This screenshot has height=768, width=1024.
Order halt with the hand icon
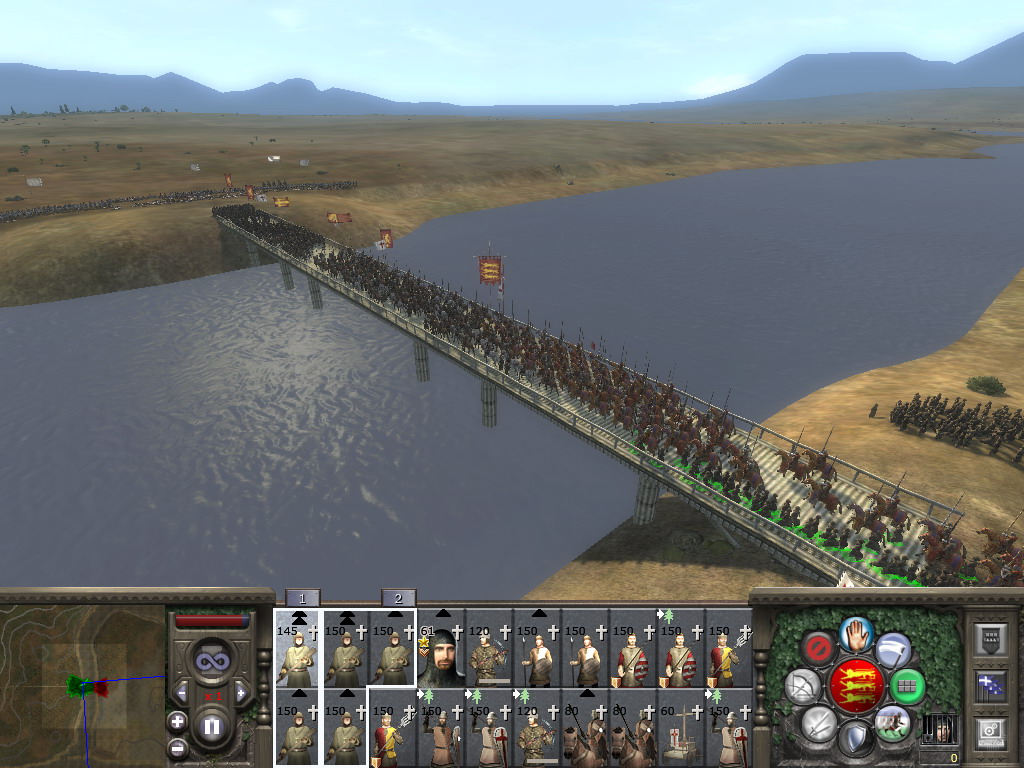(x=856, y=633)
